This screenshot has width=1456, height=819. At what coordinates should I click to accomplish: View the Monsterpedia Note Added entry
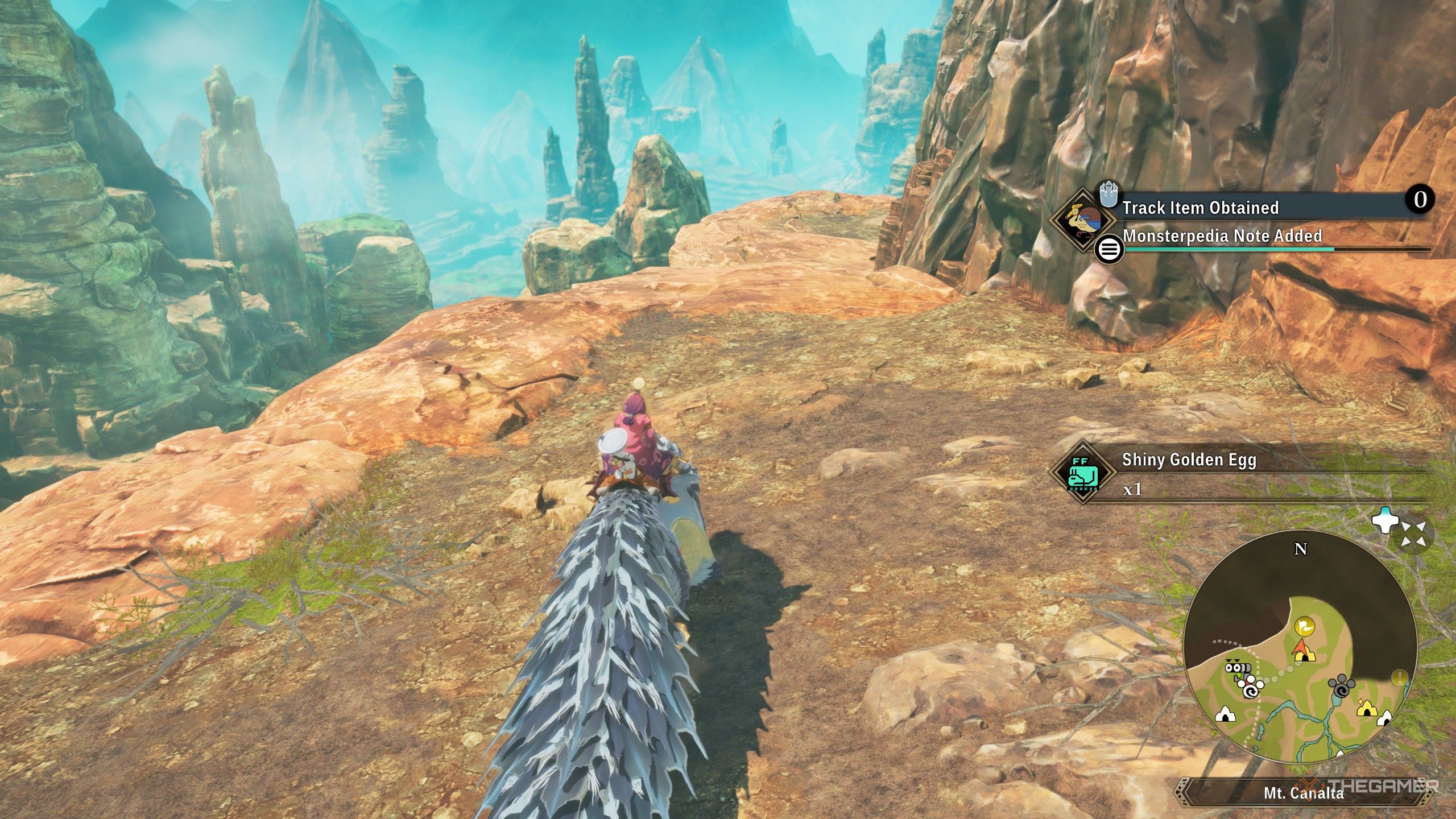(x=1223, y=237)
